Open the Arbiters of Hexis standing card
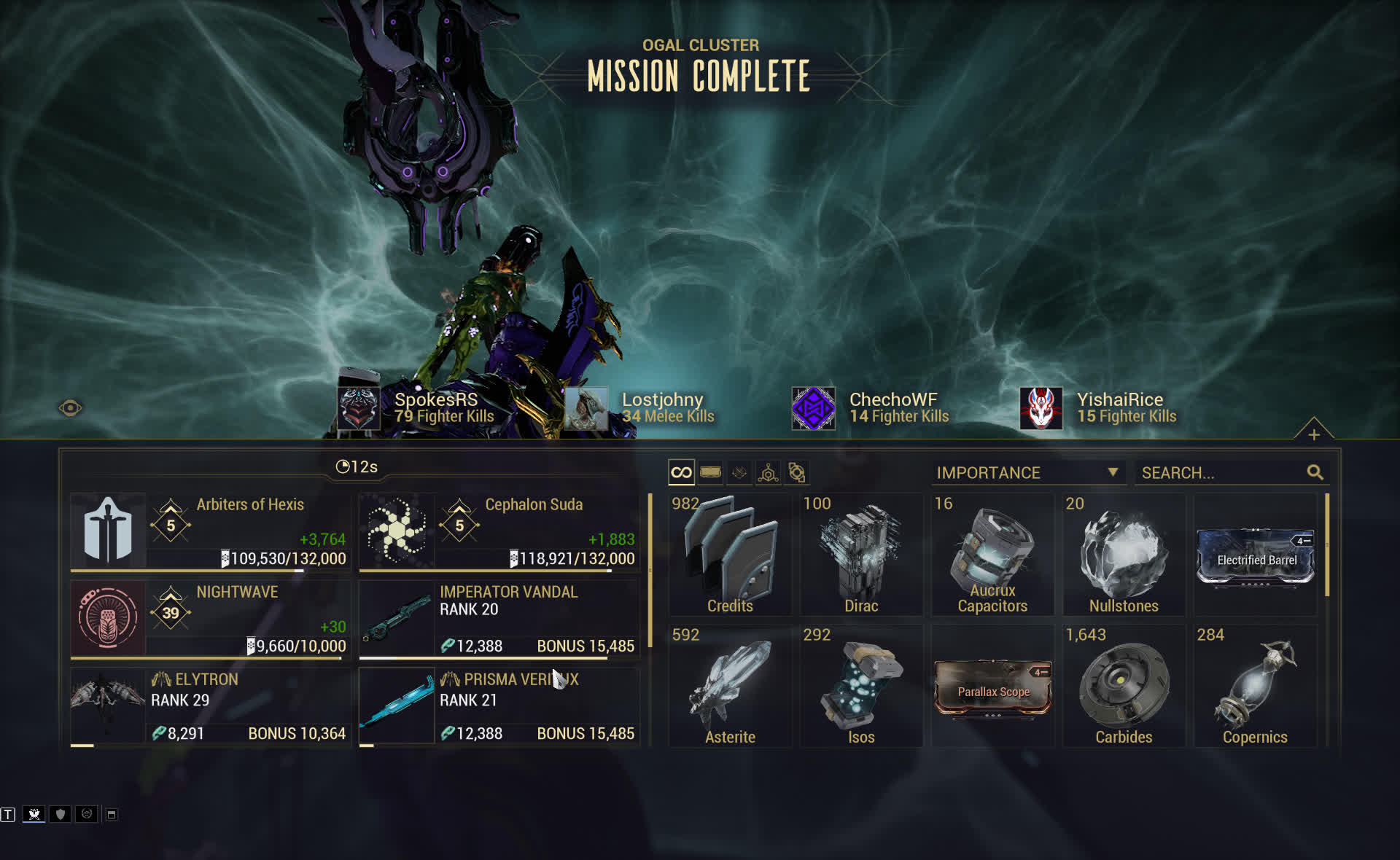 coord(210,531)
